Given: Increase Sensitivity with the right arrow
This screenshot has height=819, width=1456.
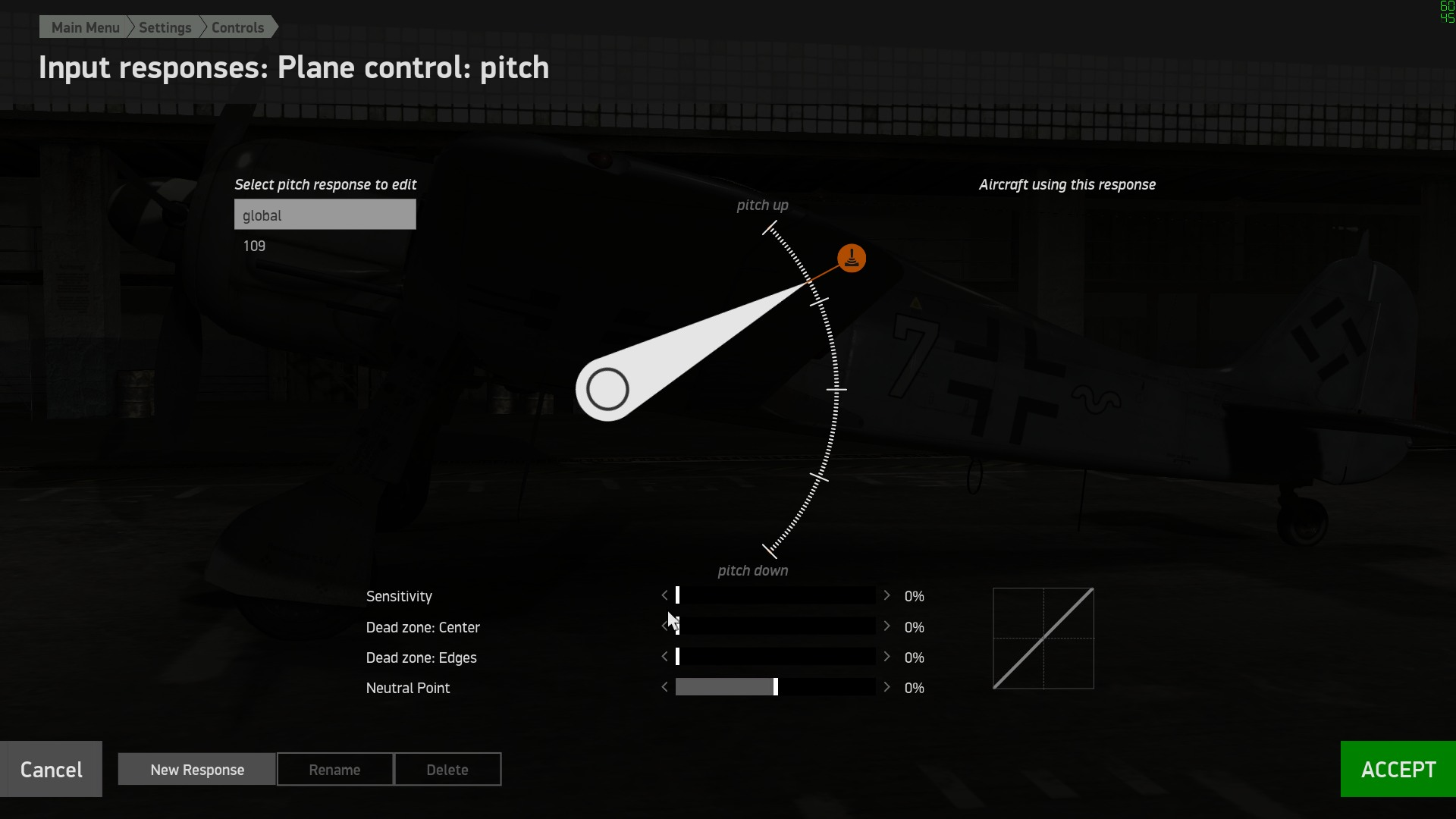Looking at the screenshot, I should [x=886, y=596].
